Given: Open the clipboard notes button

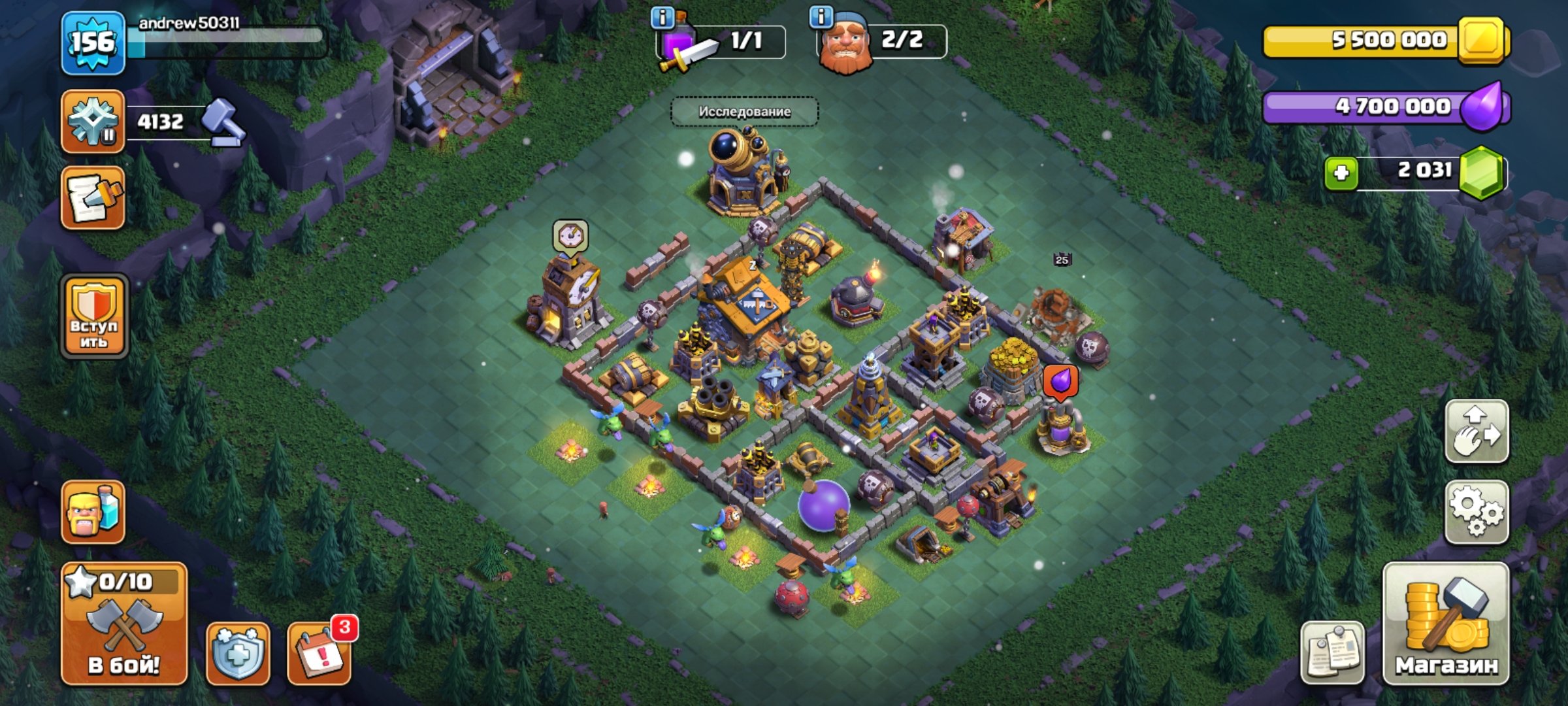Looking at the screenshot, I should (1333, 653).
